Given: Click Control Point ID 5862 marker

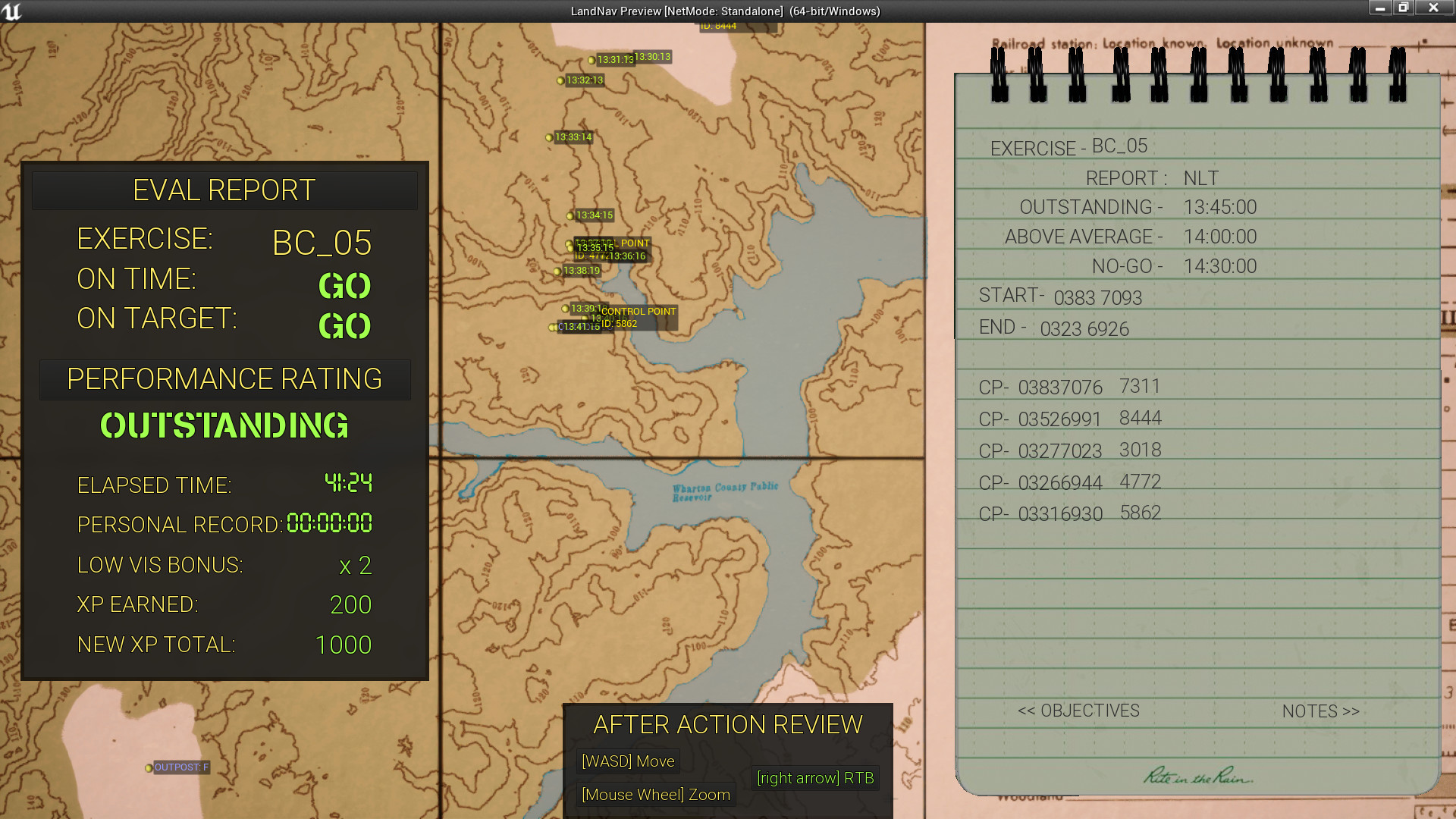Looking at the screenshot, I should [x=637, y=316].
